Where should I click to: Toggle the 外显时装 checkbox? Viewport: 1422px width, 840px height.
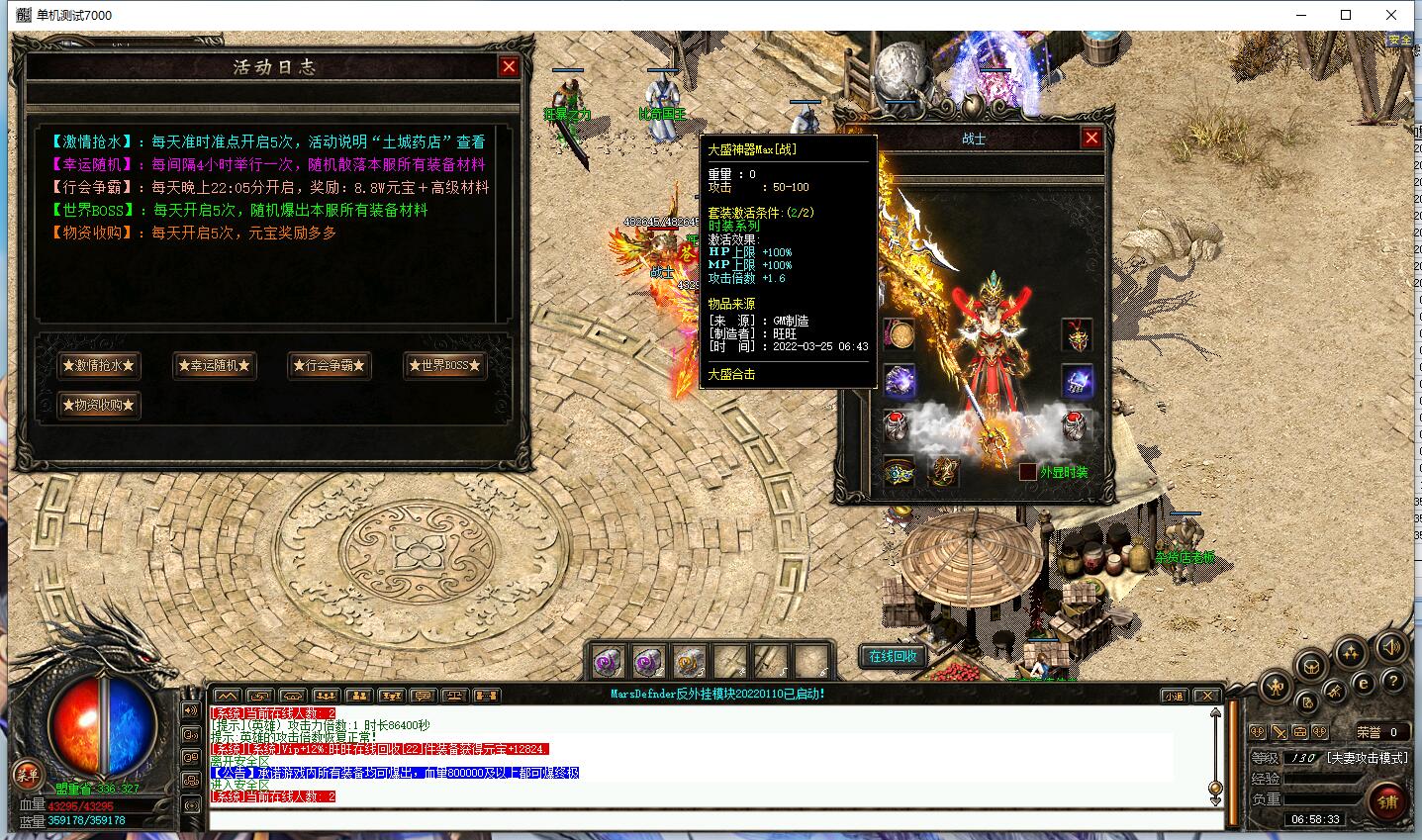click(x=1028, y=472)
